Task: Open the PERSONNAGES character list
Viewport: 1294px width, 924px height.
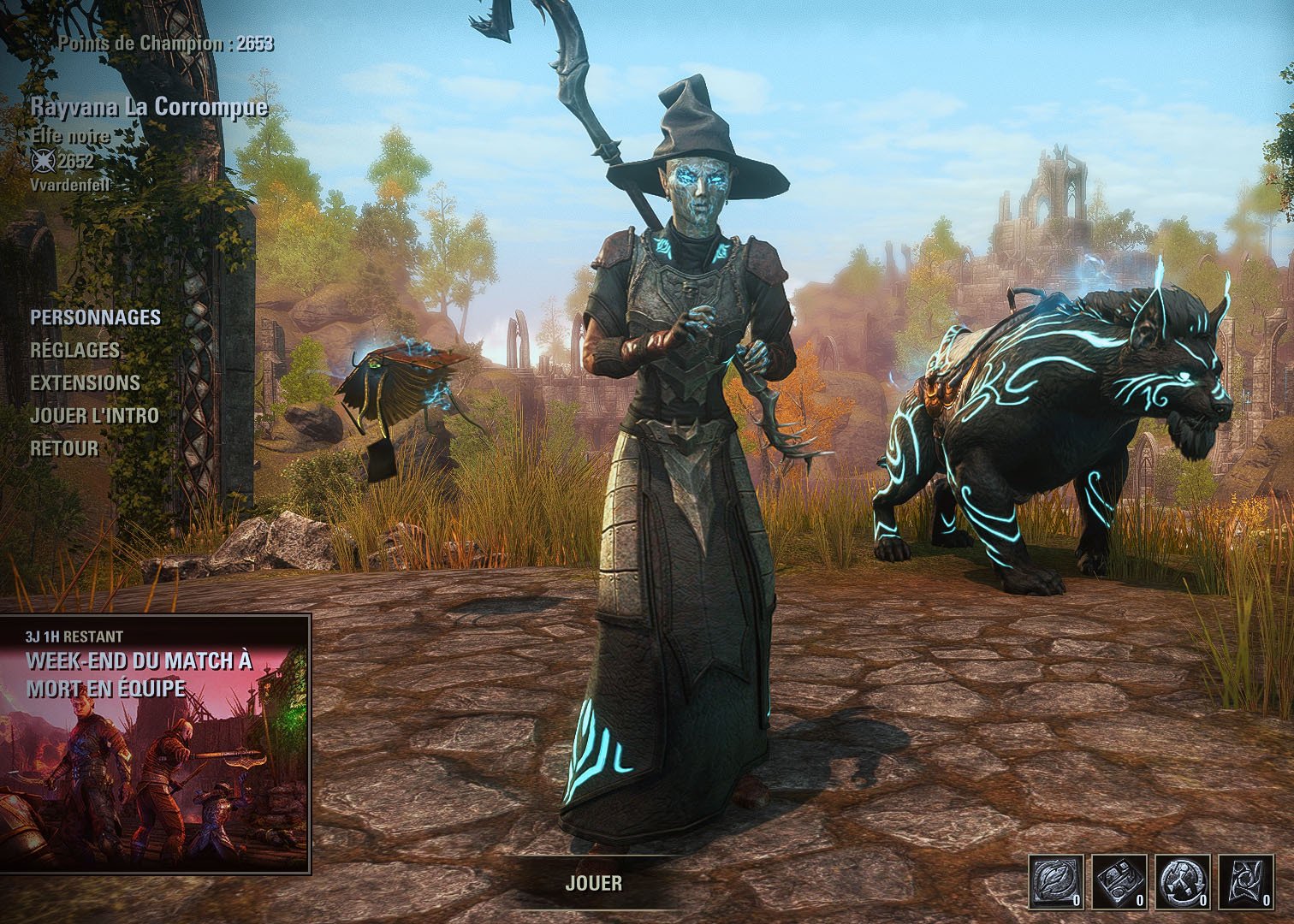Action: point(95,317)
